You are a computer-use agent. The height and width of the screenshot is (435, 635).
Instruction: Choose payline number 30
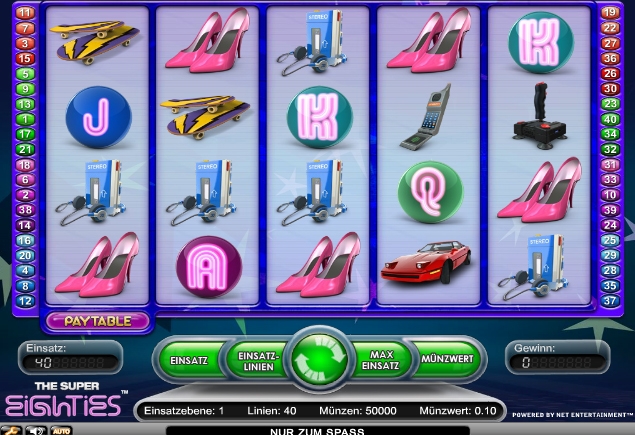point(609,89)
